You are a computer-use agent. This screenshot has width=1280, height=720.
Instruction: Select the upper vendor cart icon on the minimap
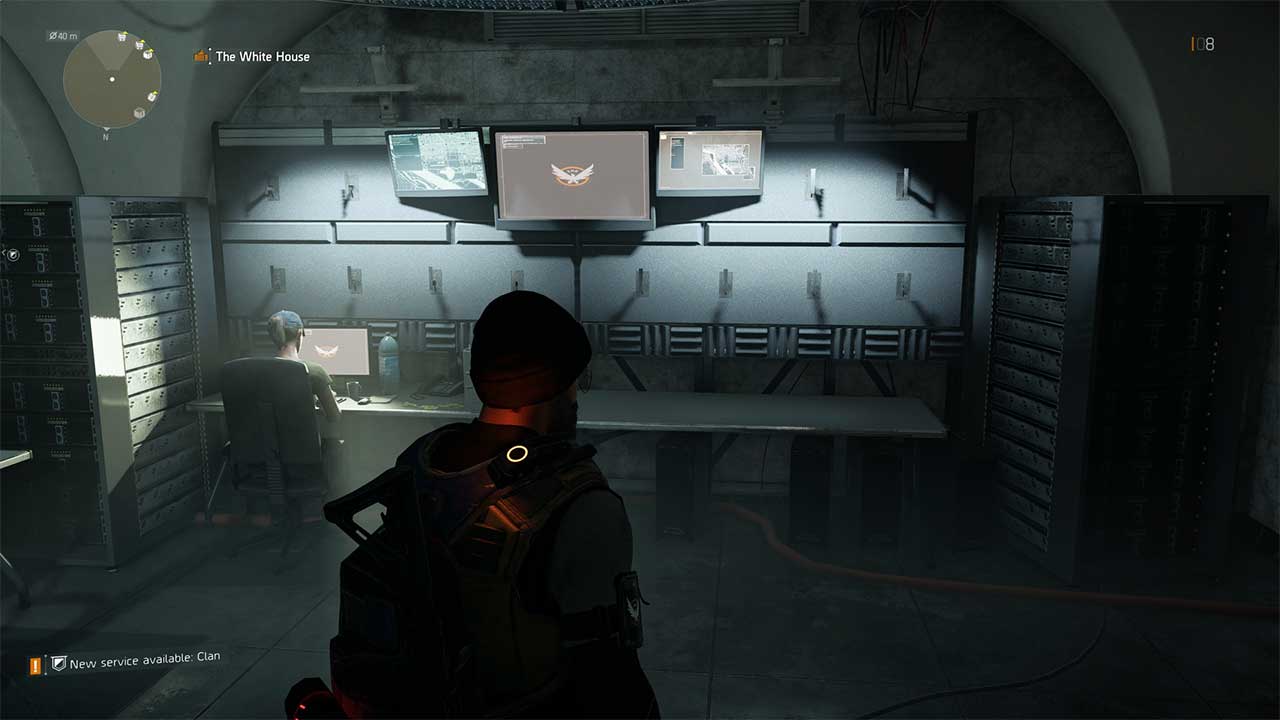122,37
